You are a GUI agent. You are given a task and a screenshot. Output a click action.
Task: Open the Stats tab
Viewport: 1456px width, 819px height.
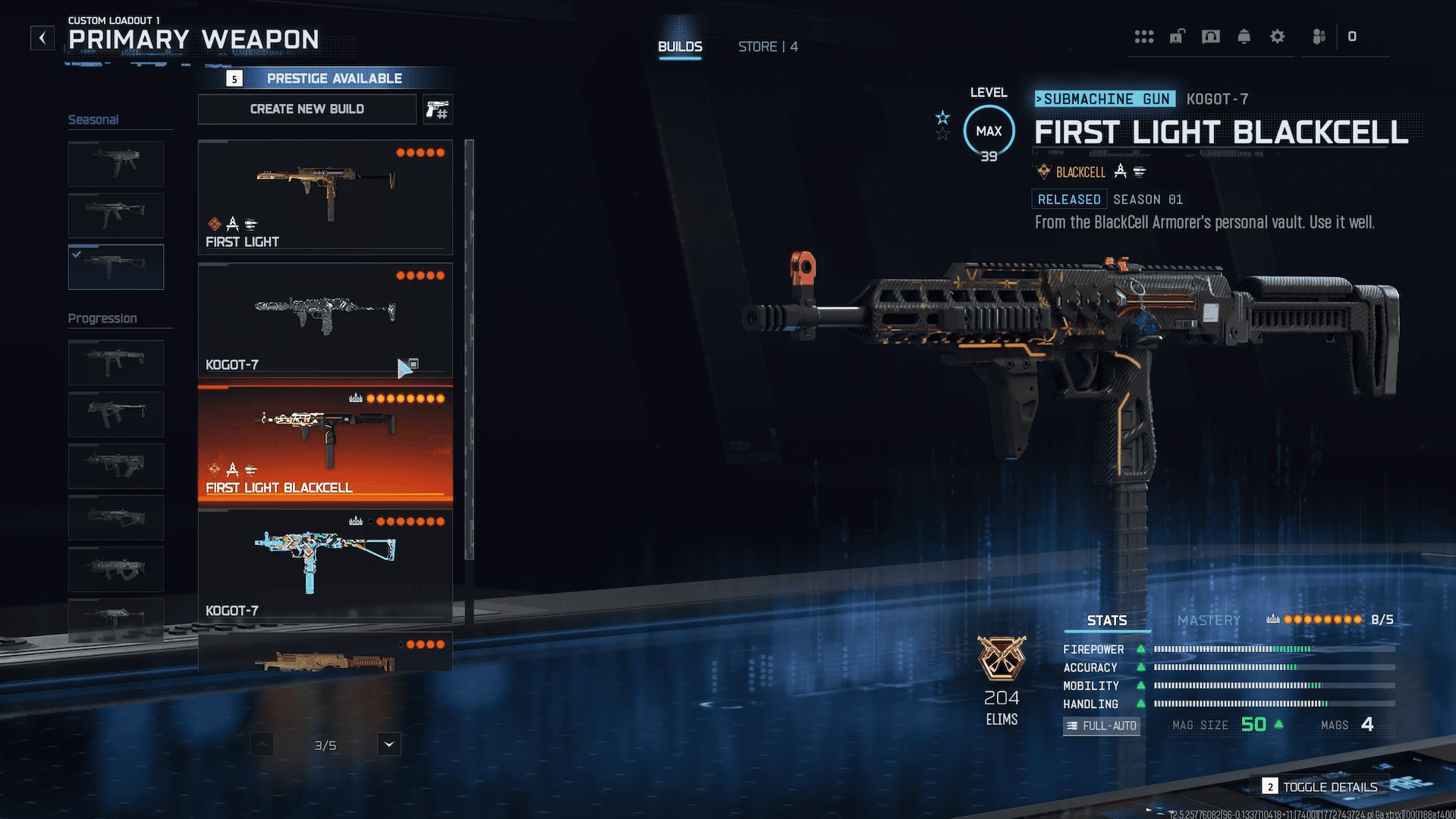click(1107, 621)
